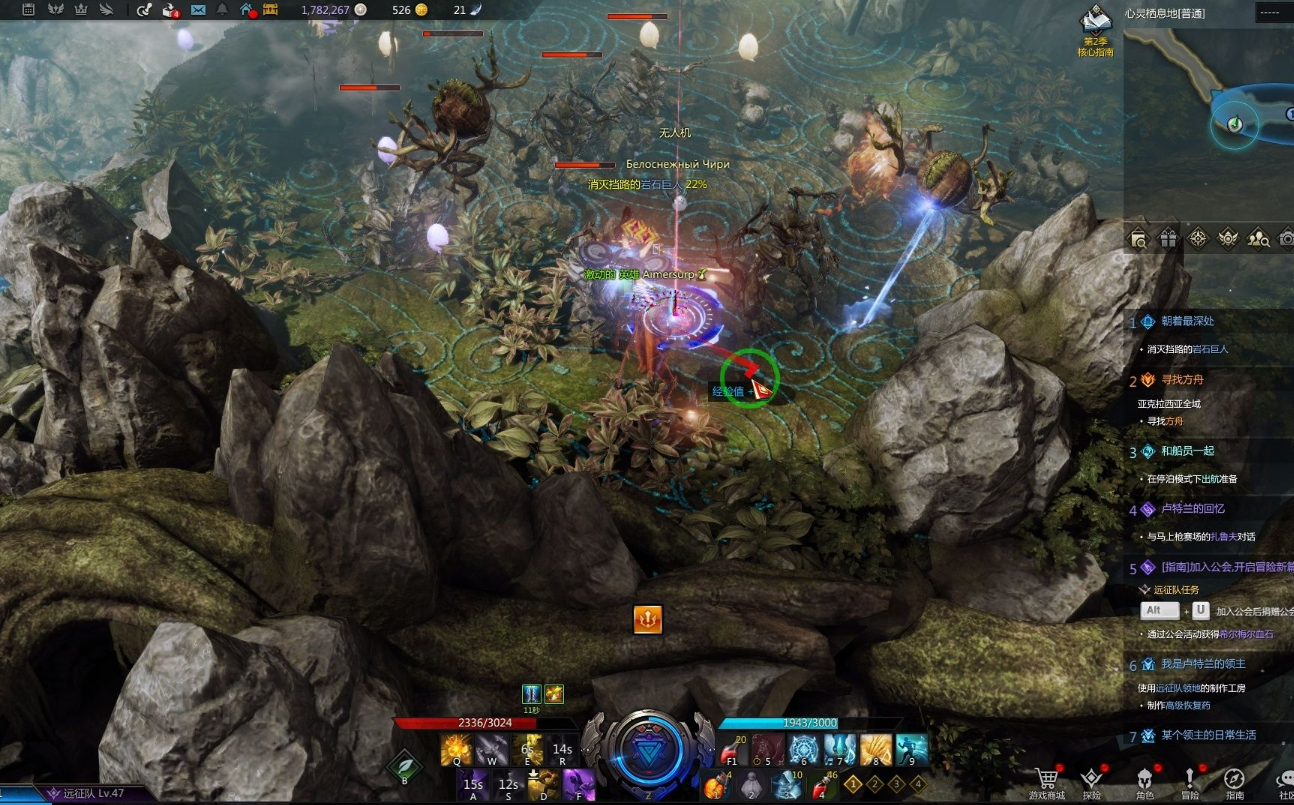Open the 指南 guide compass menu

[1234, 780]
